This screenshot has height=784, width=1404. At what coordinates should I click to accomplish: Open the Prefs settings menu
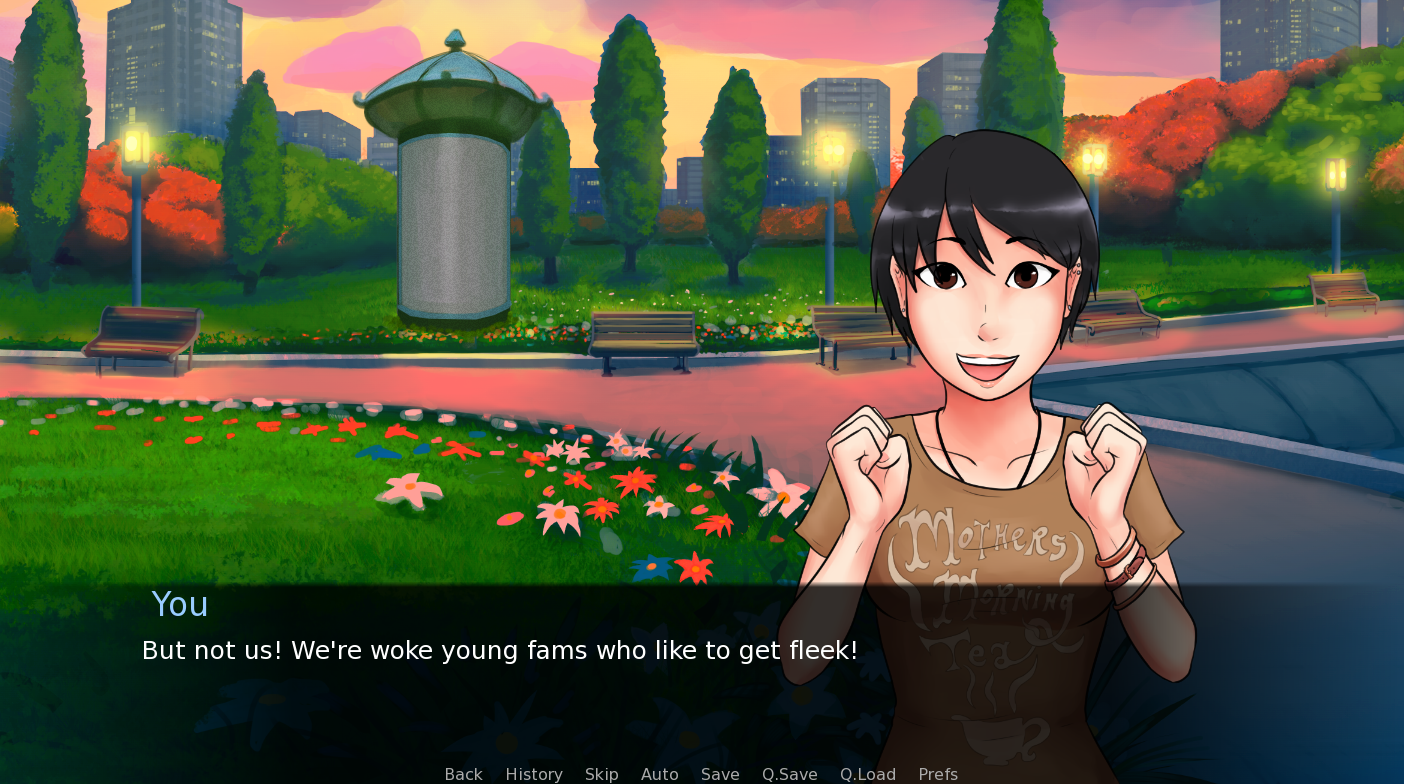938,774
